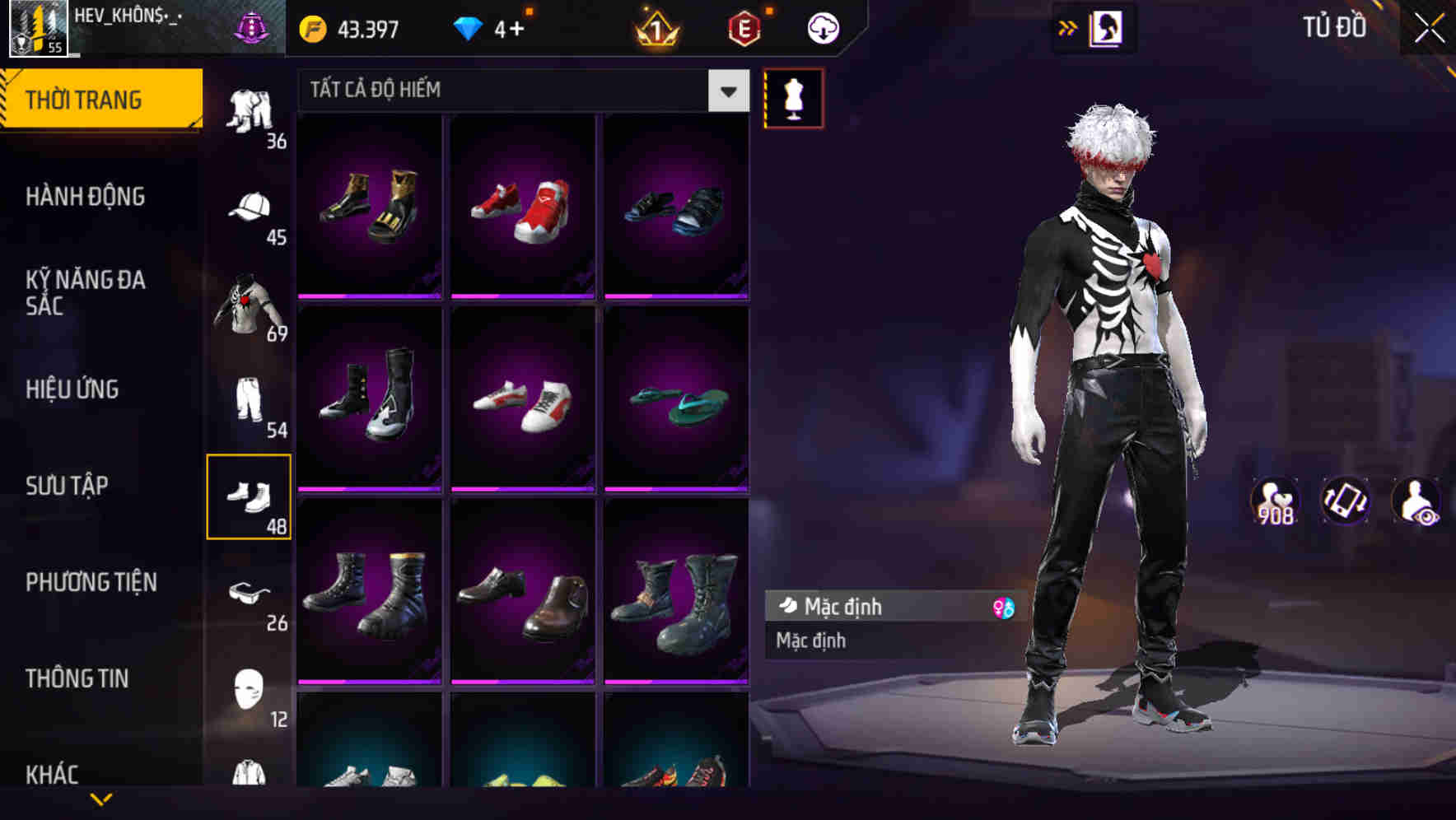Screen dimensions: 1456x820
Task: Toggle the female/male gender switch
Action: point(1000,607)
